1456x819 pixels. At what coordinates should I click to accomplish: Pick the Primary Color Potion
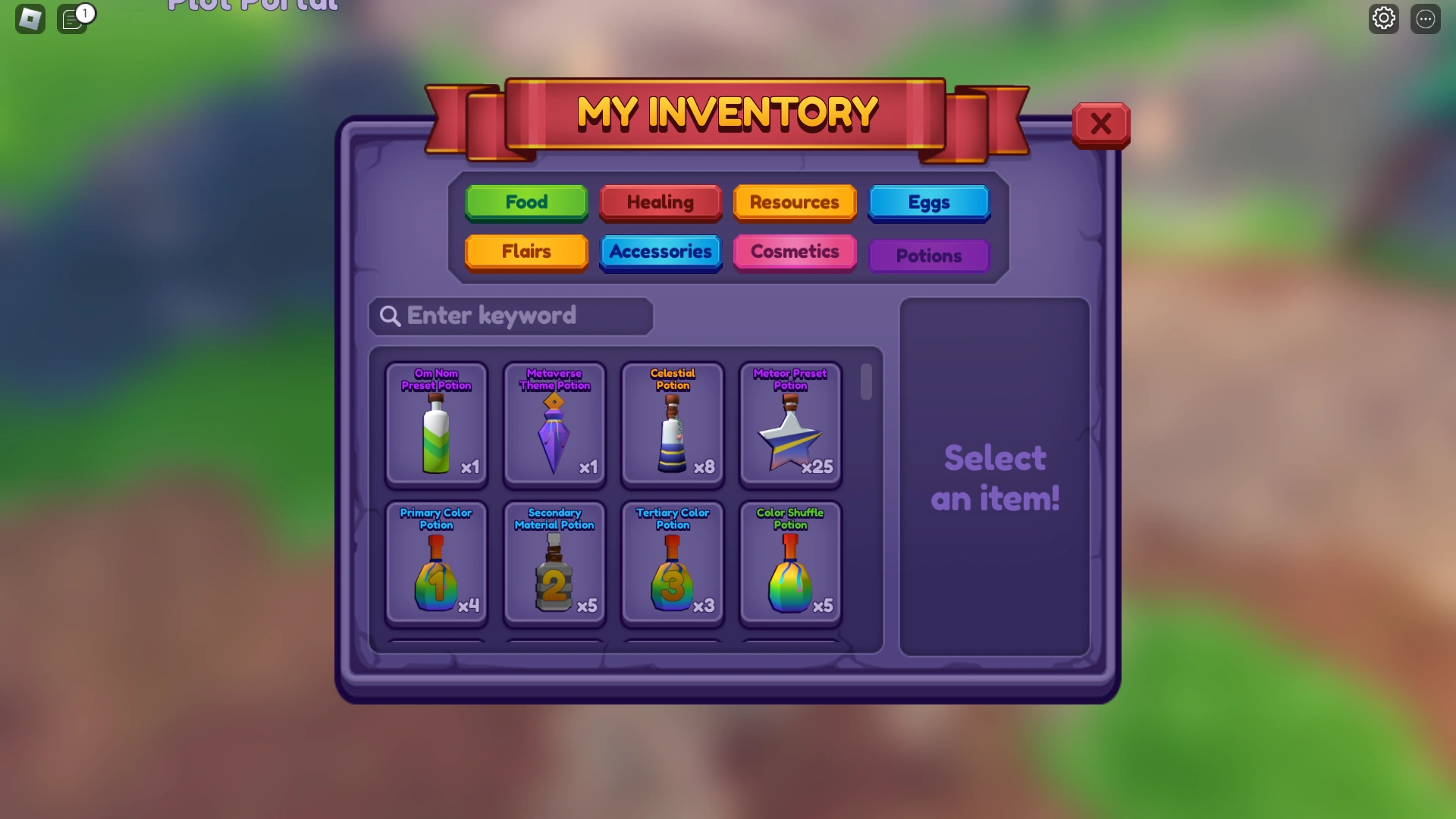tap(436, 564)
